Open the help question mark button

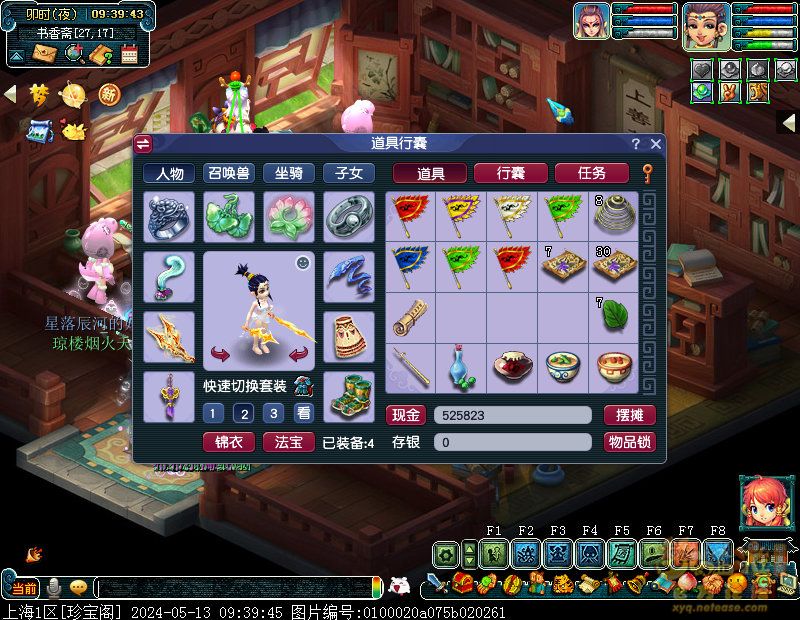click(636, 144)
